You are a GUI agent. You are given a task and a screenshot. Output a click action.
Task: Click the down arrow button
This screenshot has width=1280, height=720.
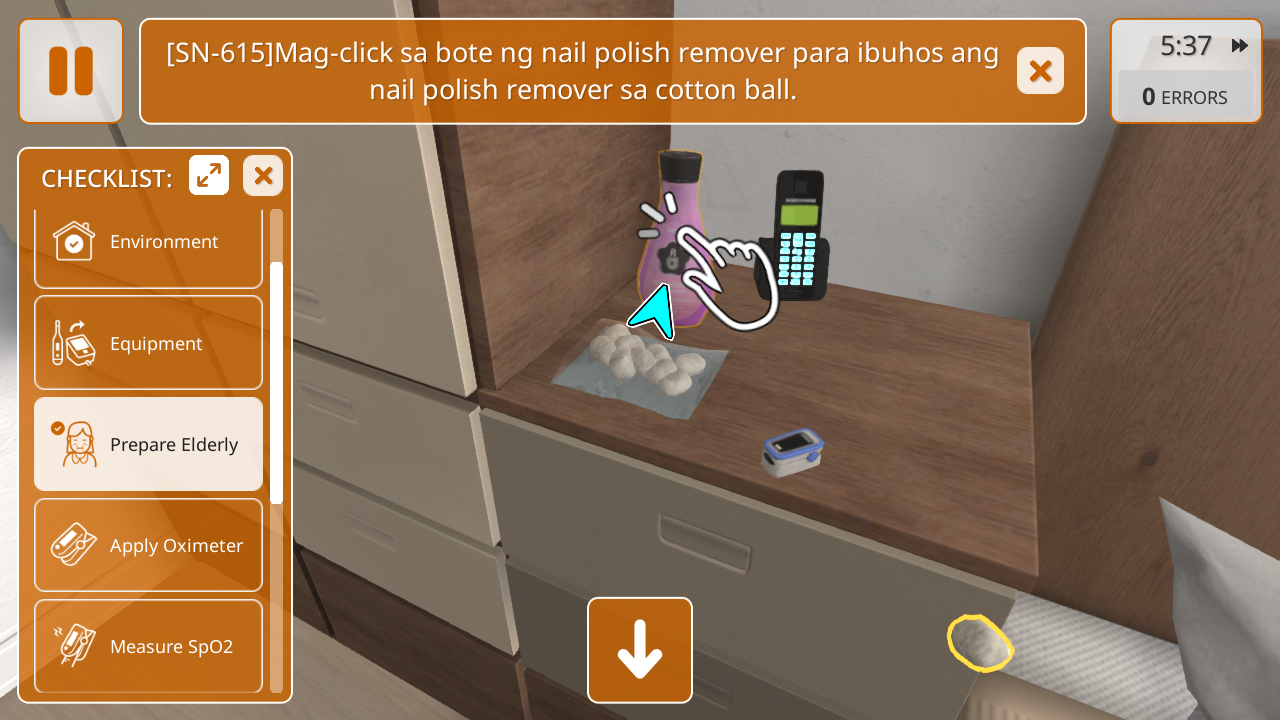point(640,650)
